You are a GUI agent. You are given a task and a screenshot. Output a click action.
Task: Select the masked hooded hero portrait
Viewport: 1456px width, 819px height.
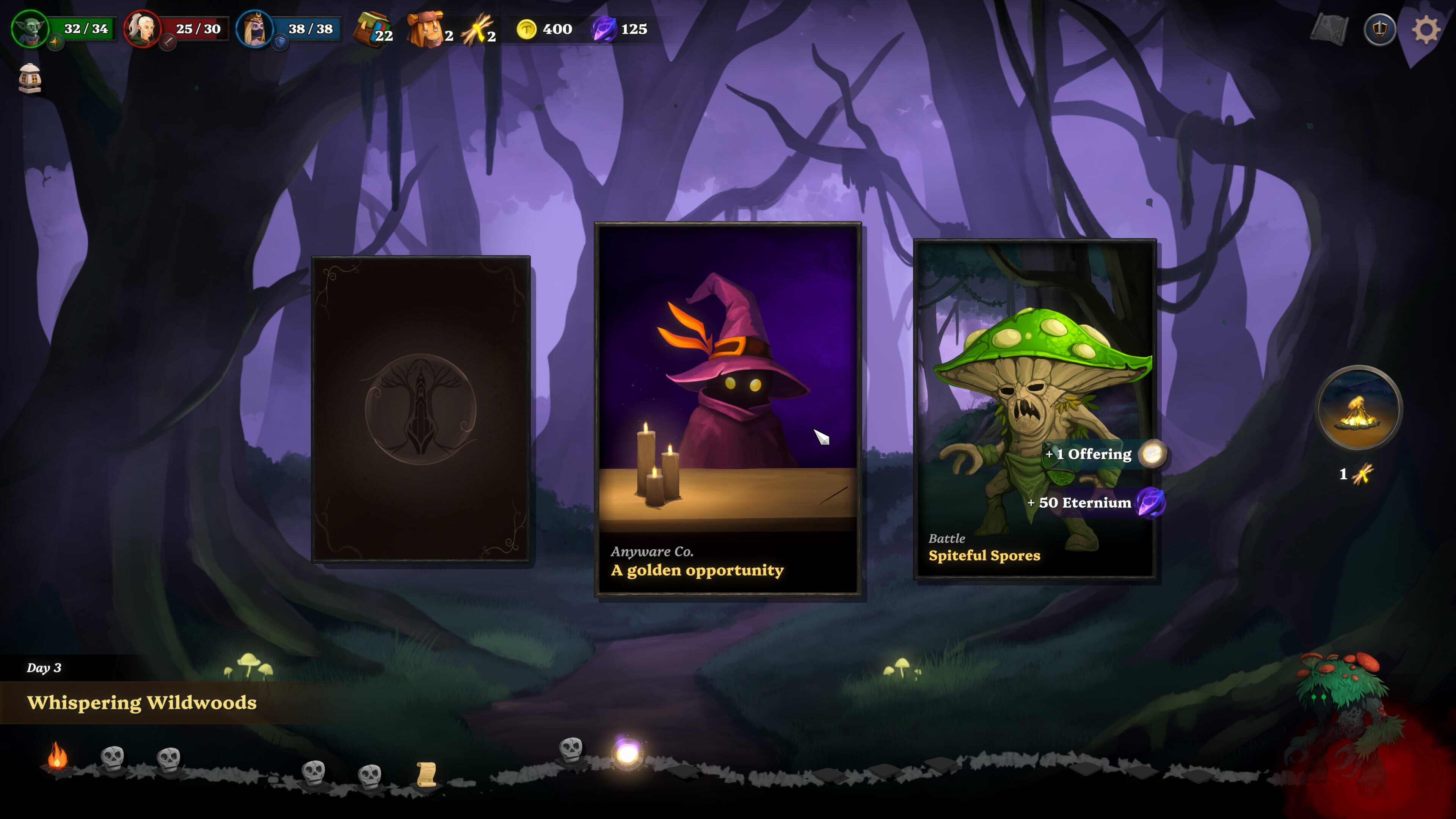point(254,28)
